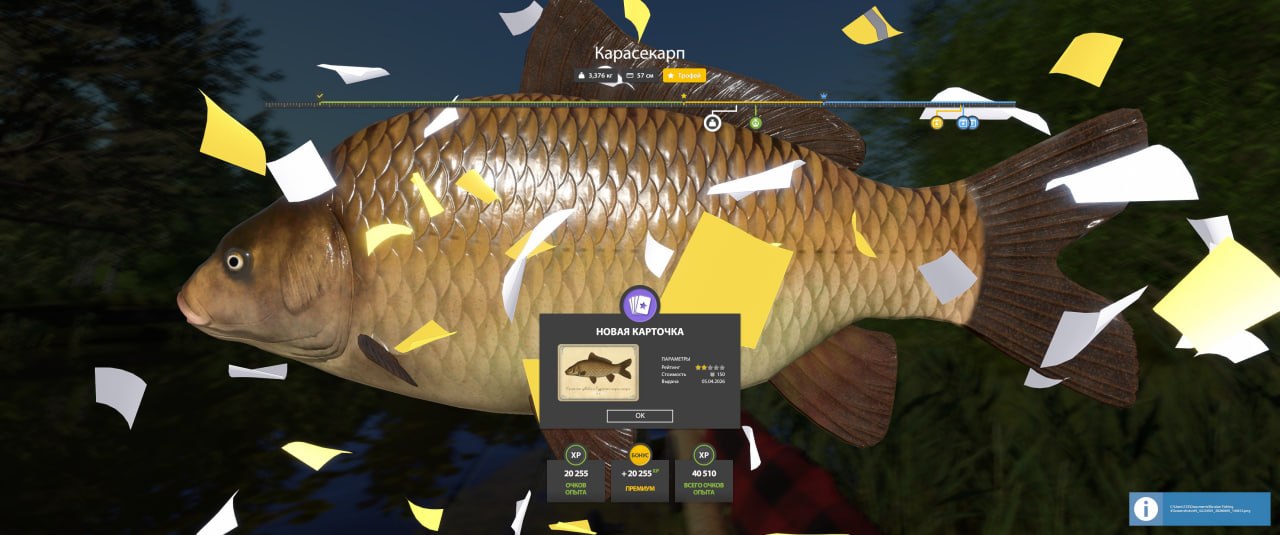Select the white player marker under the weight scale

712,123
